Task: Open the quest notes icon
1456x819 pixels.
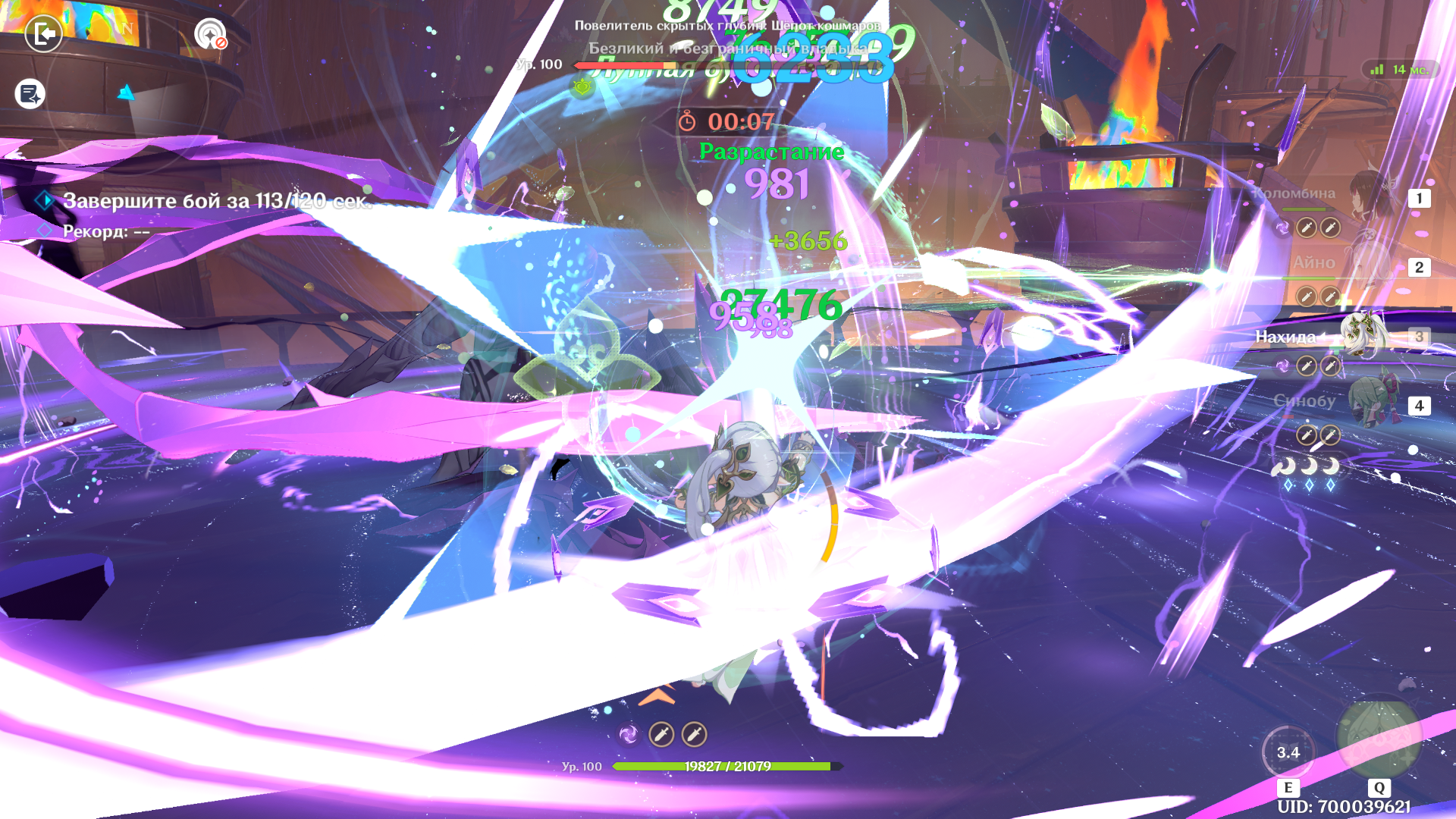Action: (x=30, y=94)
